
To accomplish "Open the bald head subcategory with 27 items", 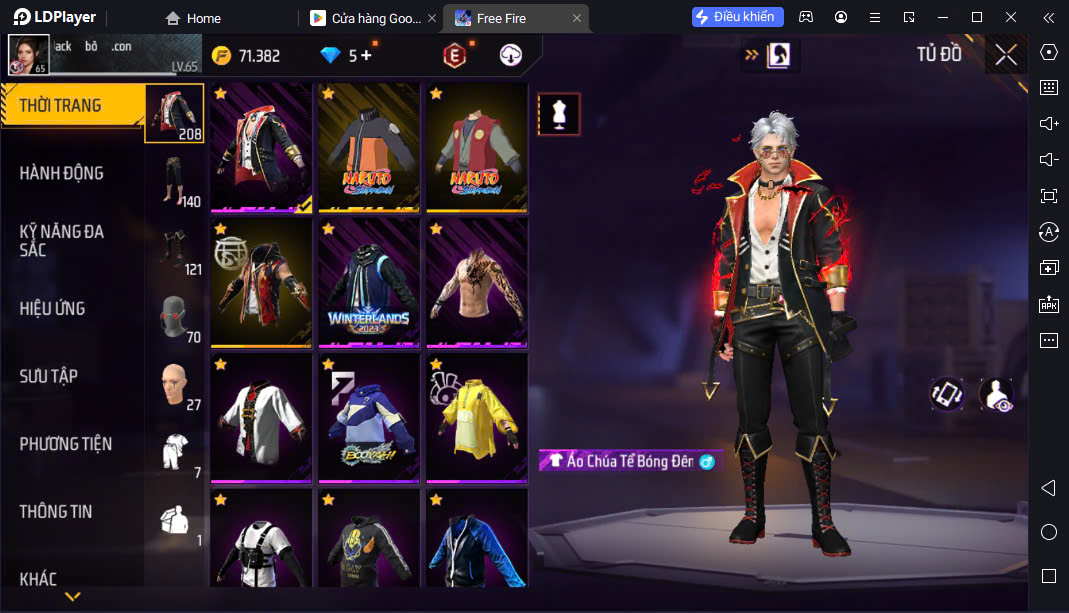I will [x=176, y=385].
